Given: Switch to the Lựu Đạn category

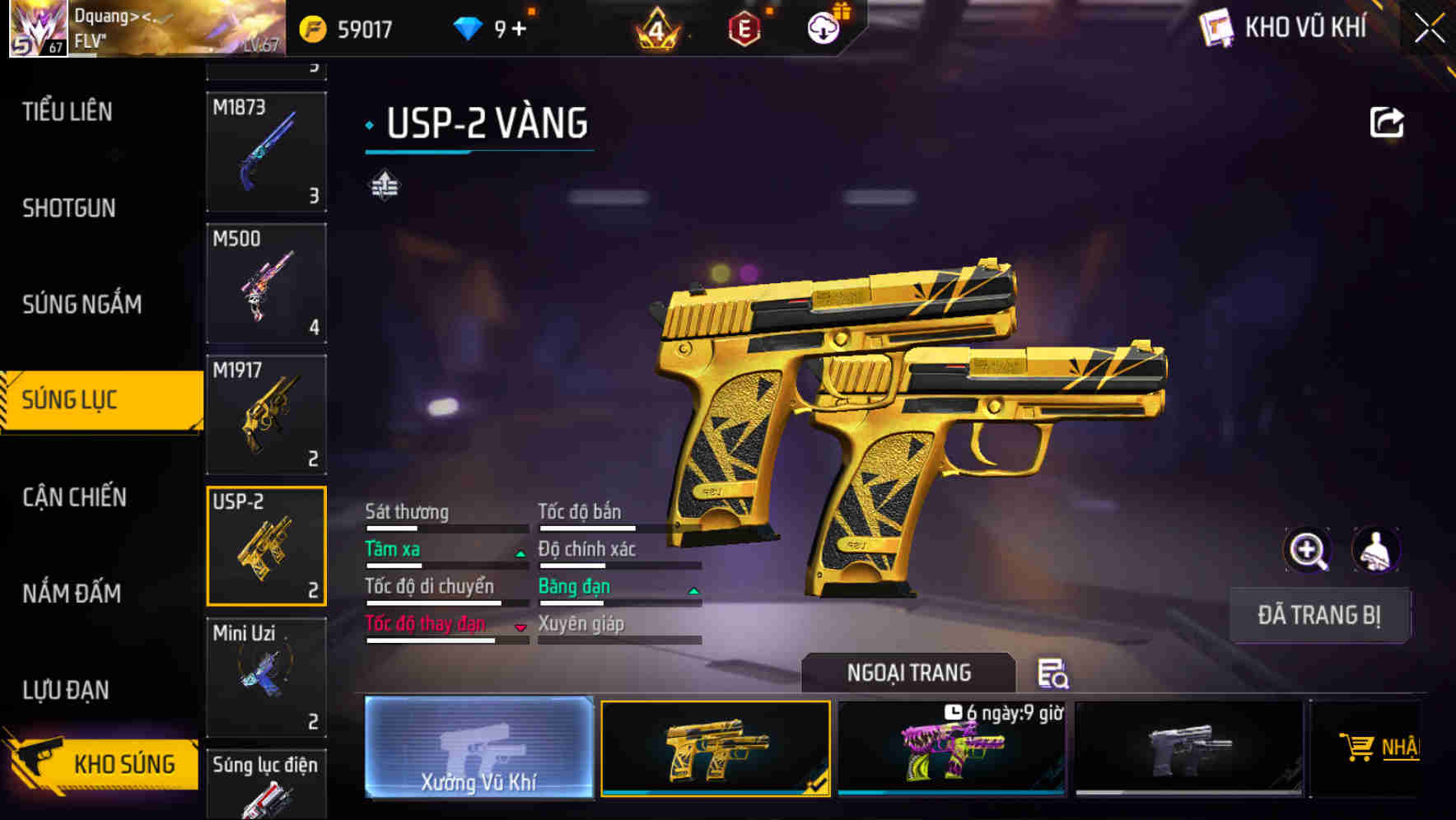Looking at the screenshot, I should pos(64,690).
